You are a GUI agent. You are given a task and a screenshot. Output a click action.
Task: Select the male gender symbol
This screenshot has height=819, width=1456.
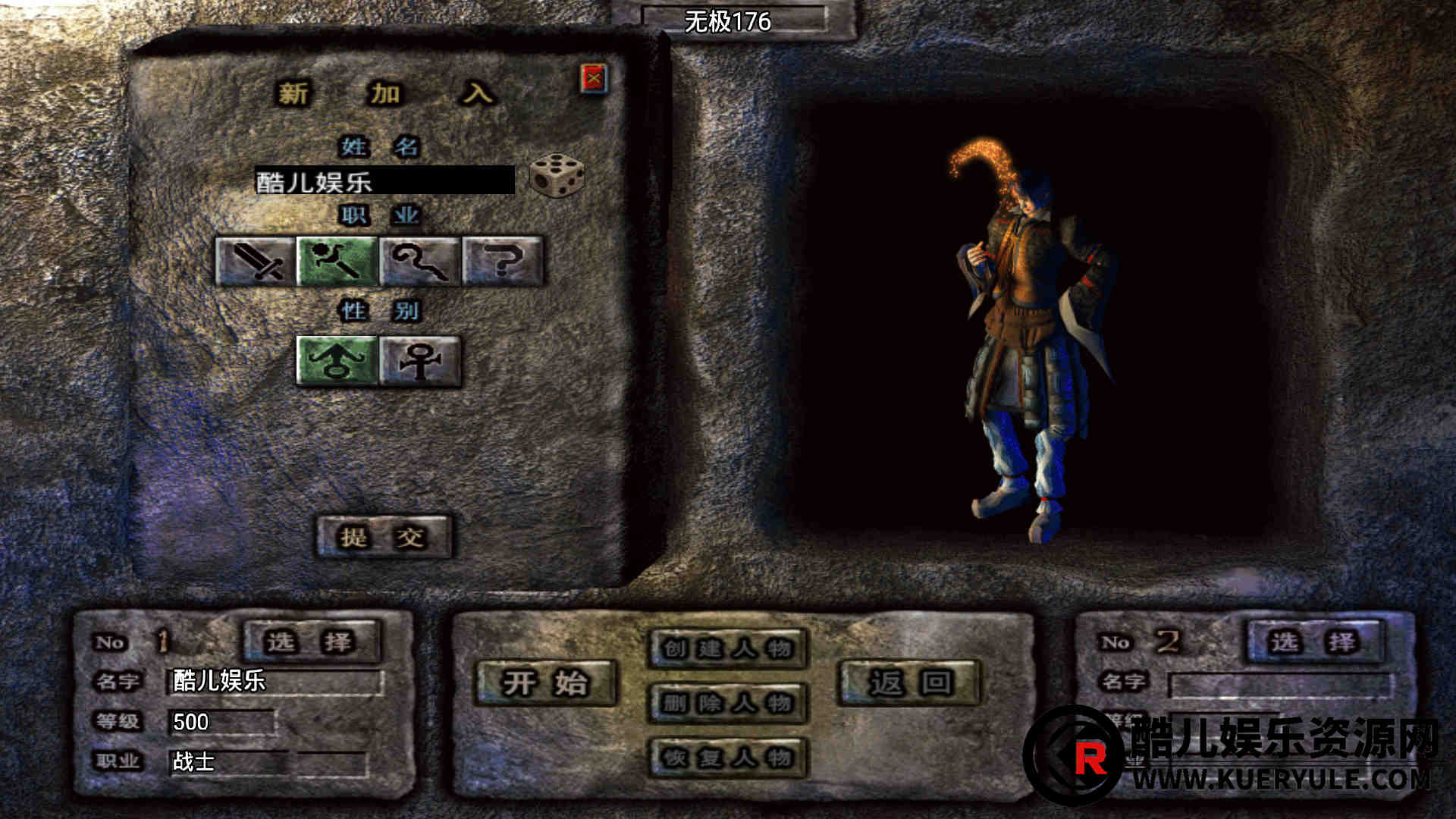[337, 360]
